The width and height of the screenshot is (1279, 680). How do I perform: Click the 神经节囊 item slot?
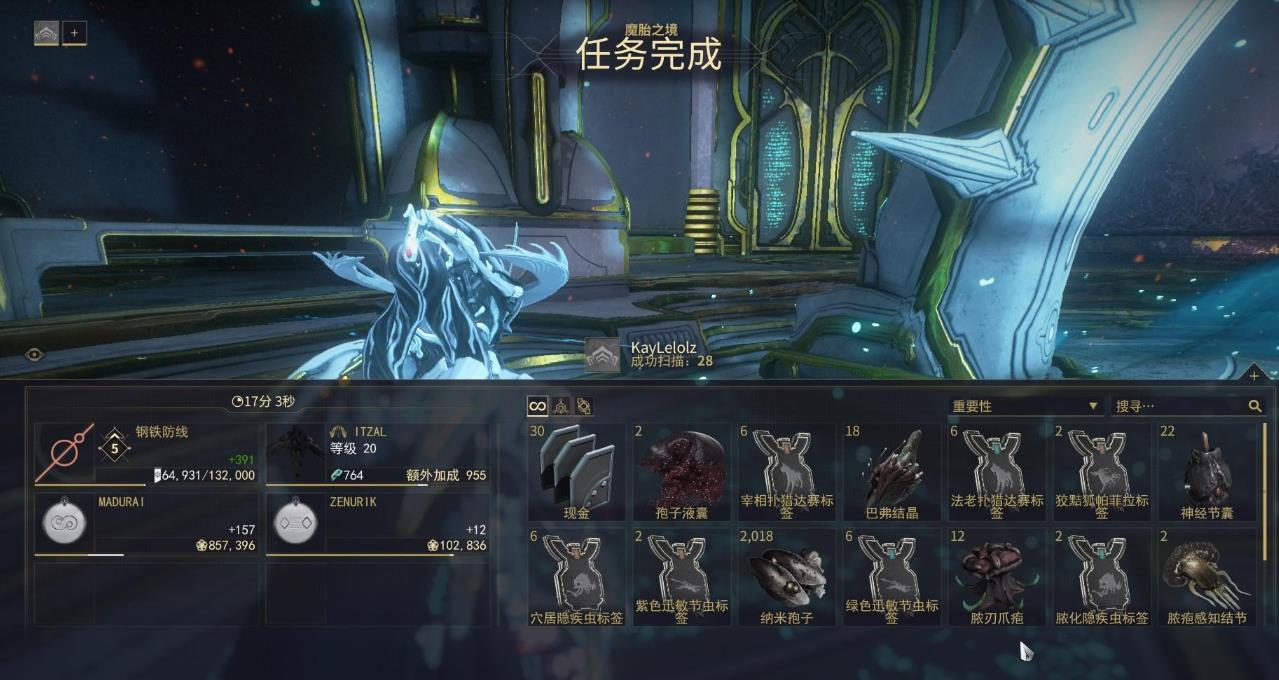pos(1207,471)
